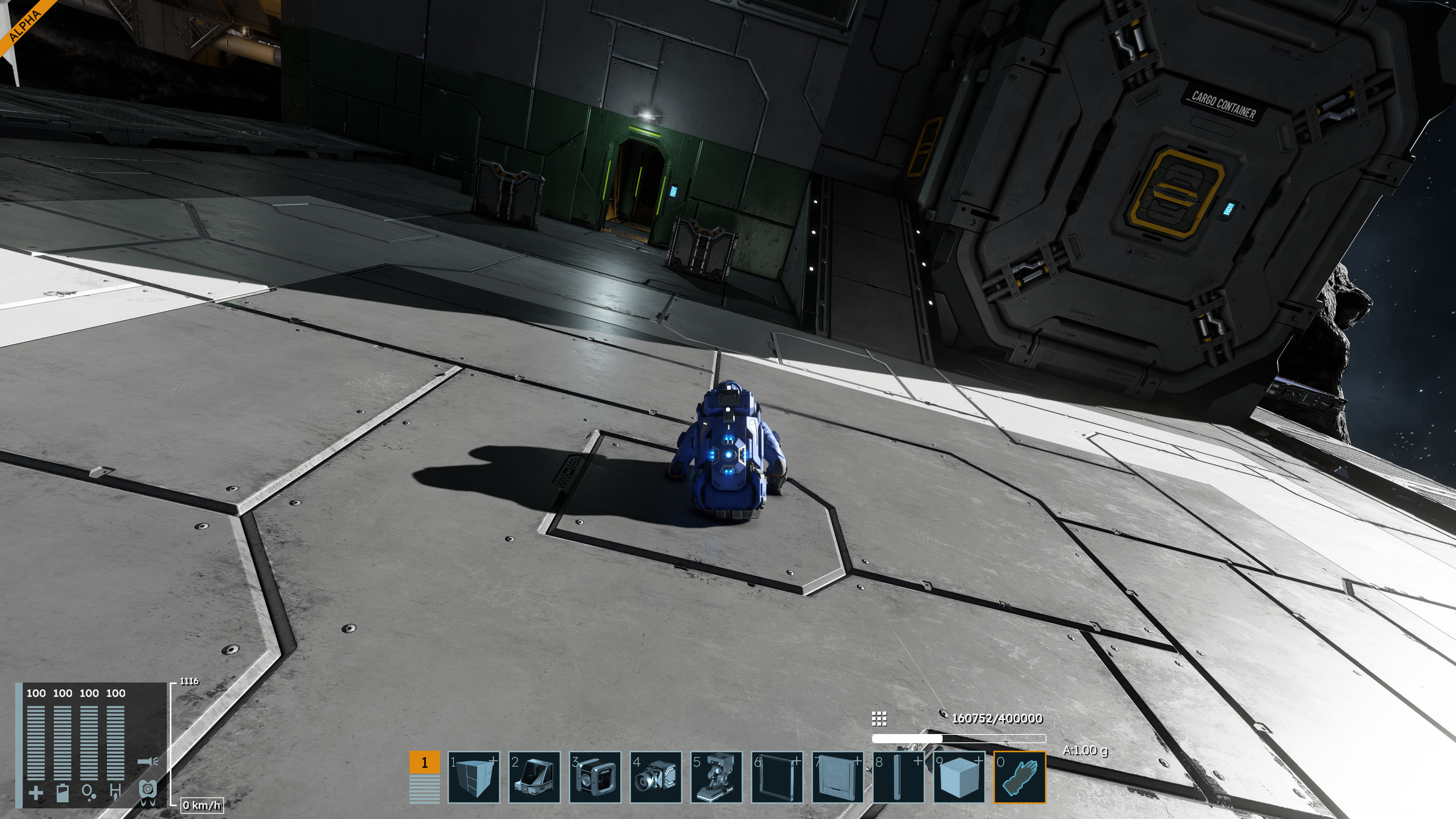The image size is (1456, 819).
Task: Select the armor block in hotbar slot 1
Action: (474, 777)
